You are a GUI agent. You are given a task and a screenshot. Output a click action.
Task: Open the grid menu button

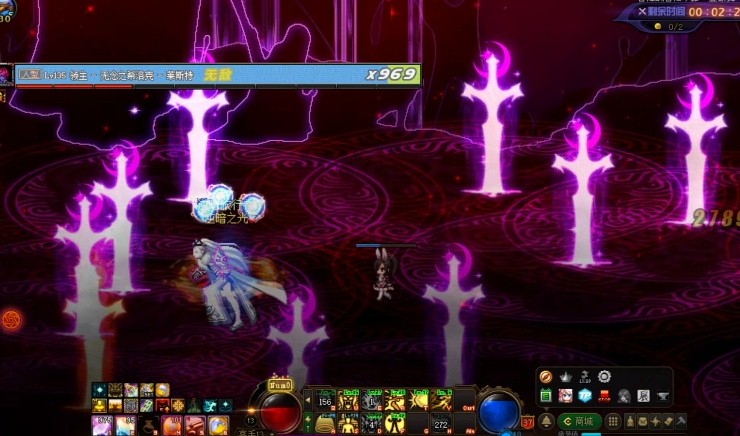[x=614, y=421]
